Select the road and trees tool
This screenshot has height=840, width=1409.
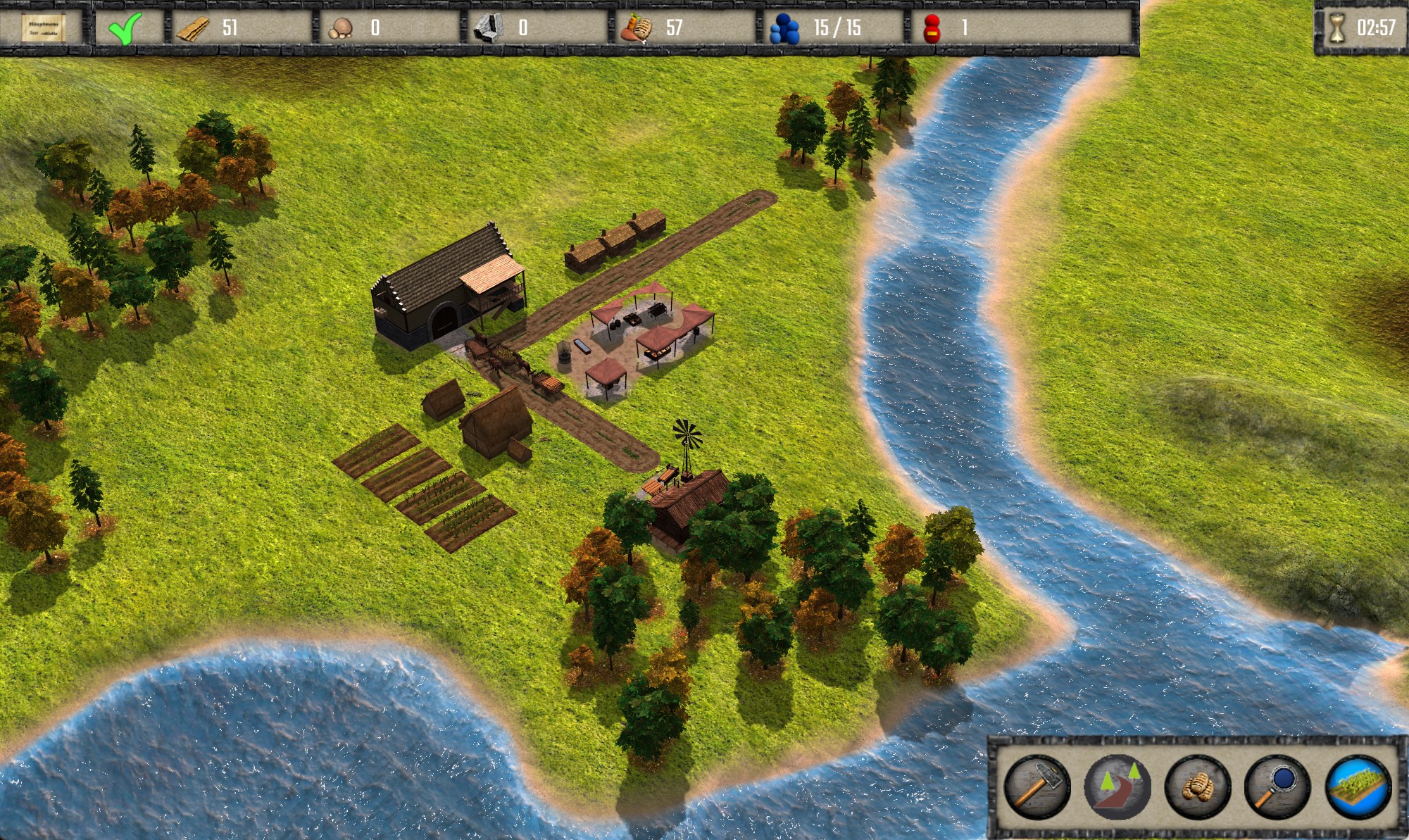click(1117, 786)
